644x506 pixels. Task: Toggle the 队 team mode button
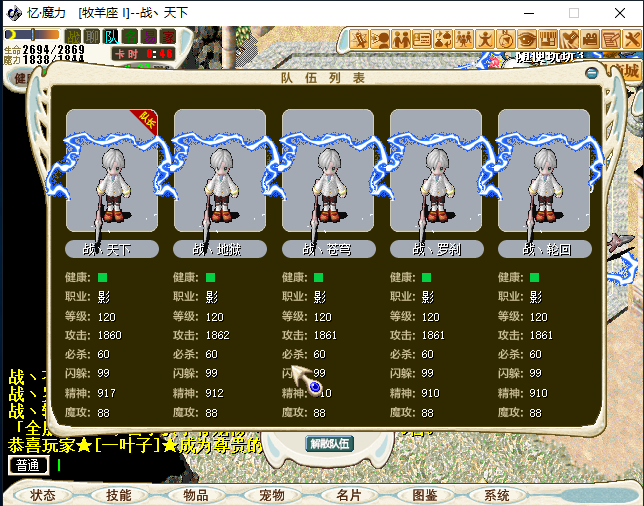[111, 37]
